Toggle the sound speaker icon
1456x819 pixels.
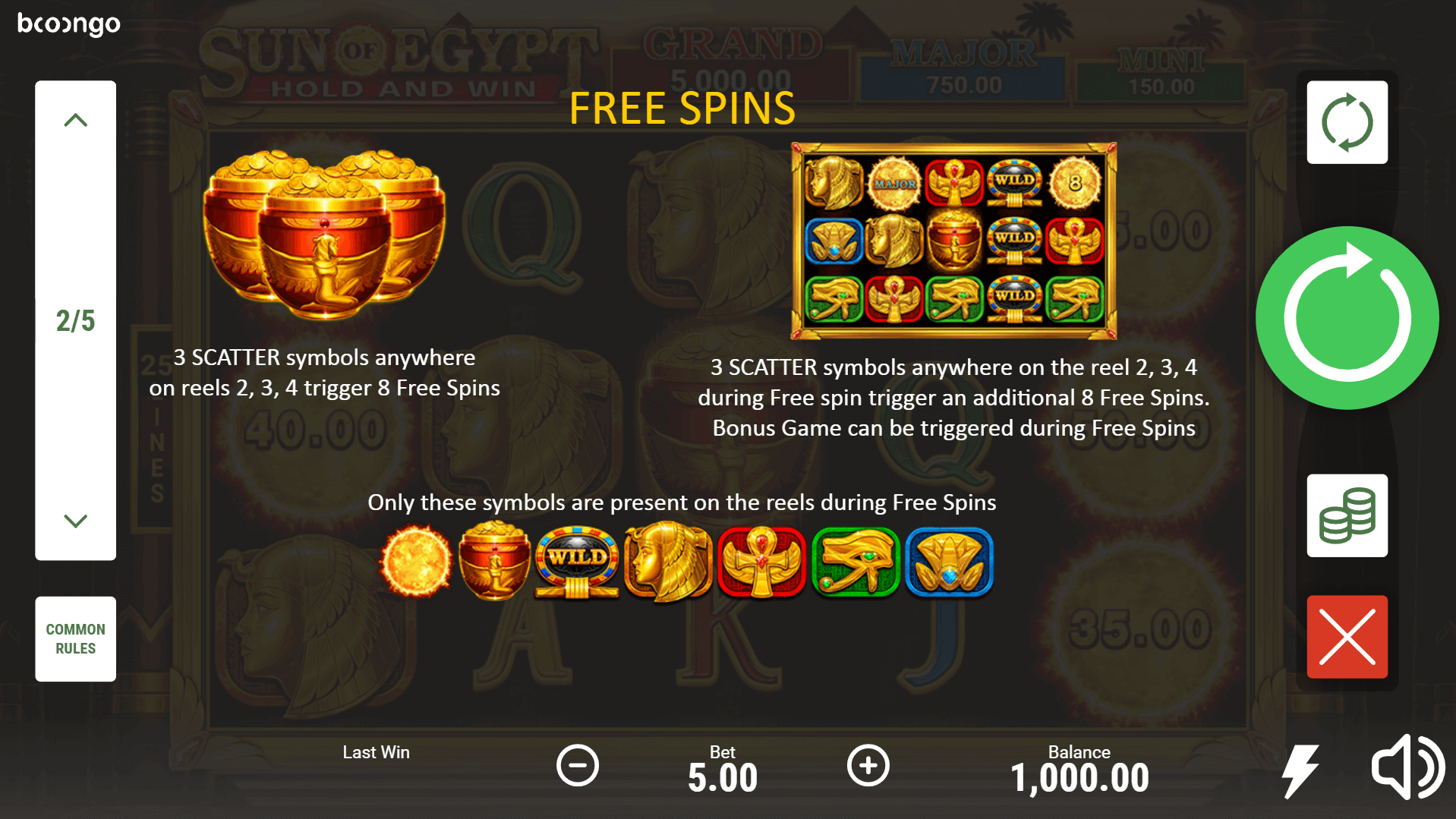pyautogui.click(x=1407, y=767)
